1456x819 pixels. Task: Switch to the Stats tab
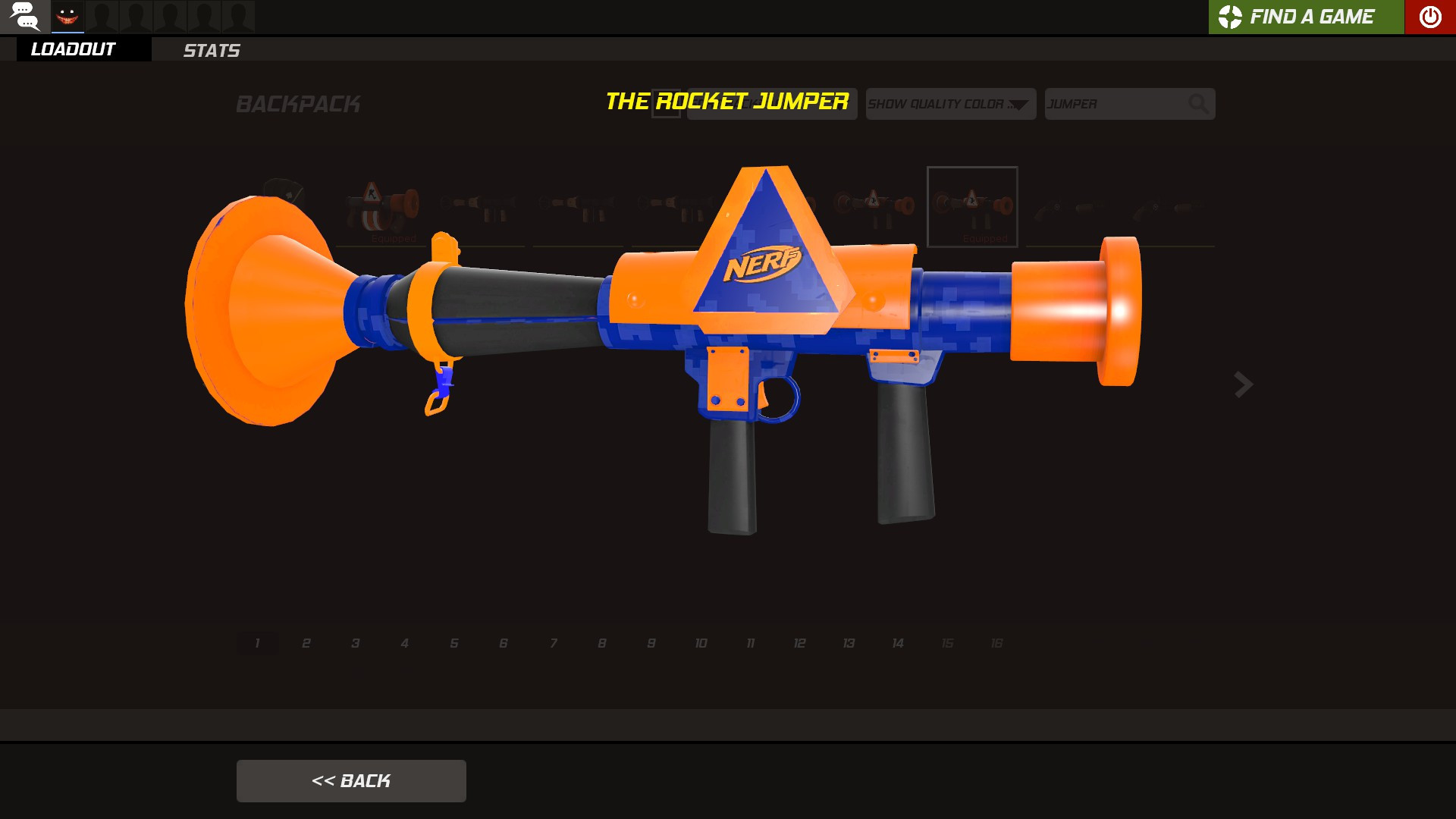(x=212, y=51)
